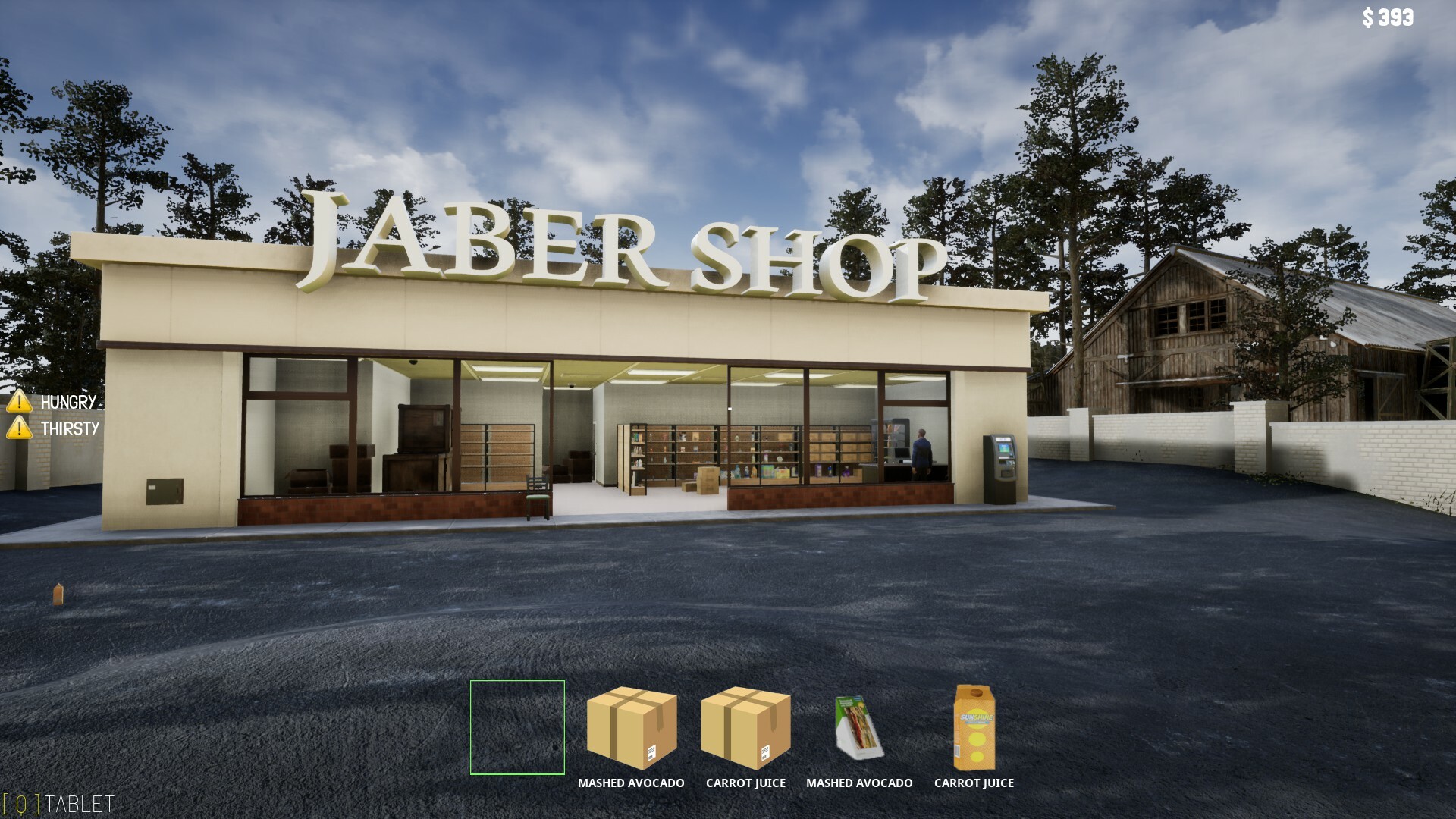The image size is (1456, 819).
Task: Click the CARROT JUICE label under the carton
Action: click(974, 783)
